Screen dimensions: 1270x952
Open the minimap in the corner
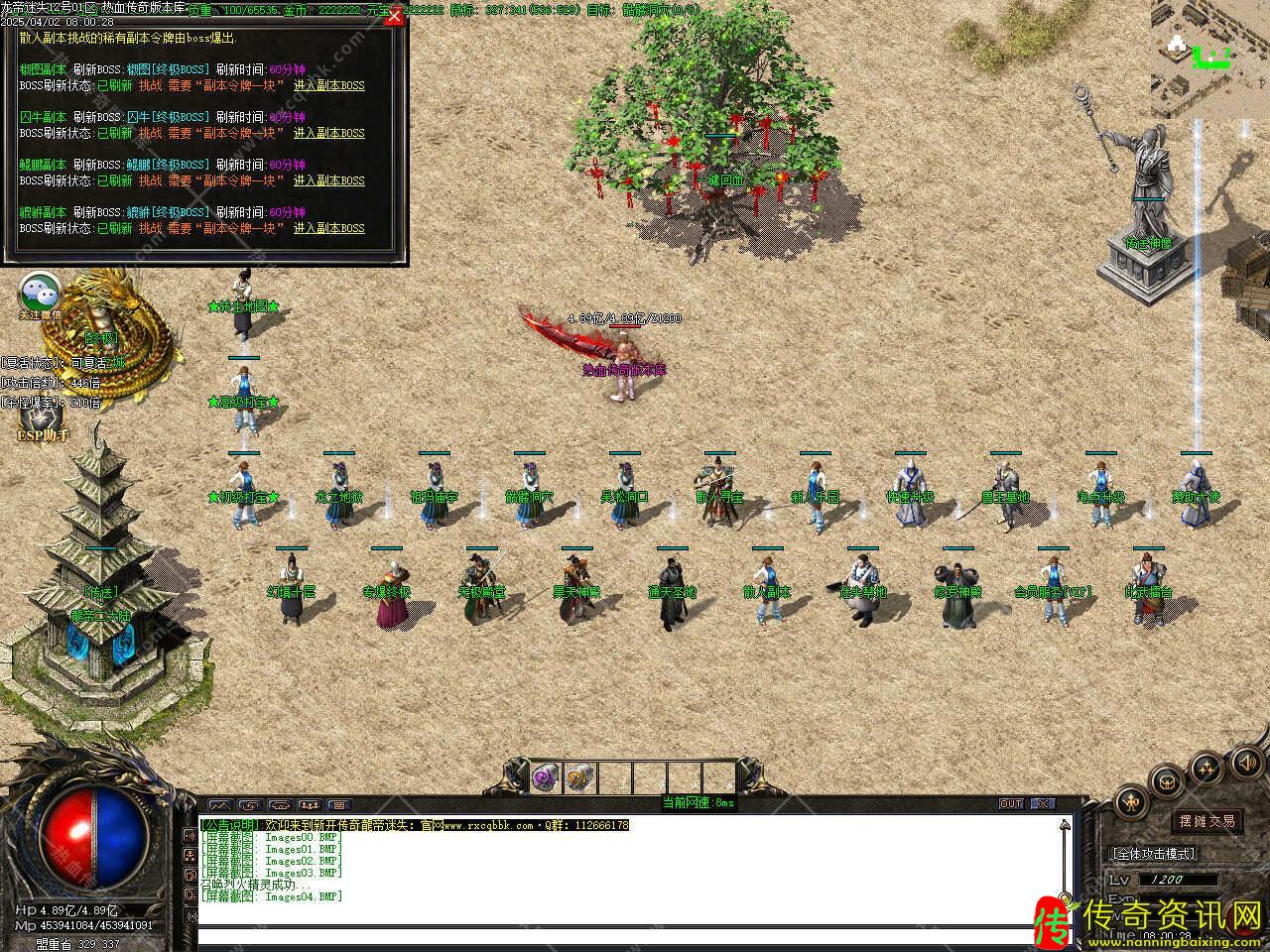coord(1209,59)
